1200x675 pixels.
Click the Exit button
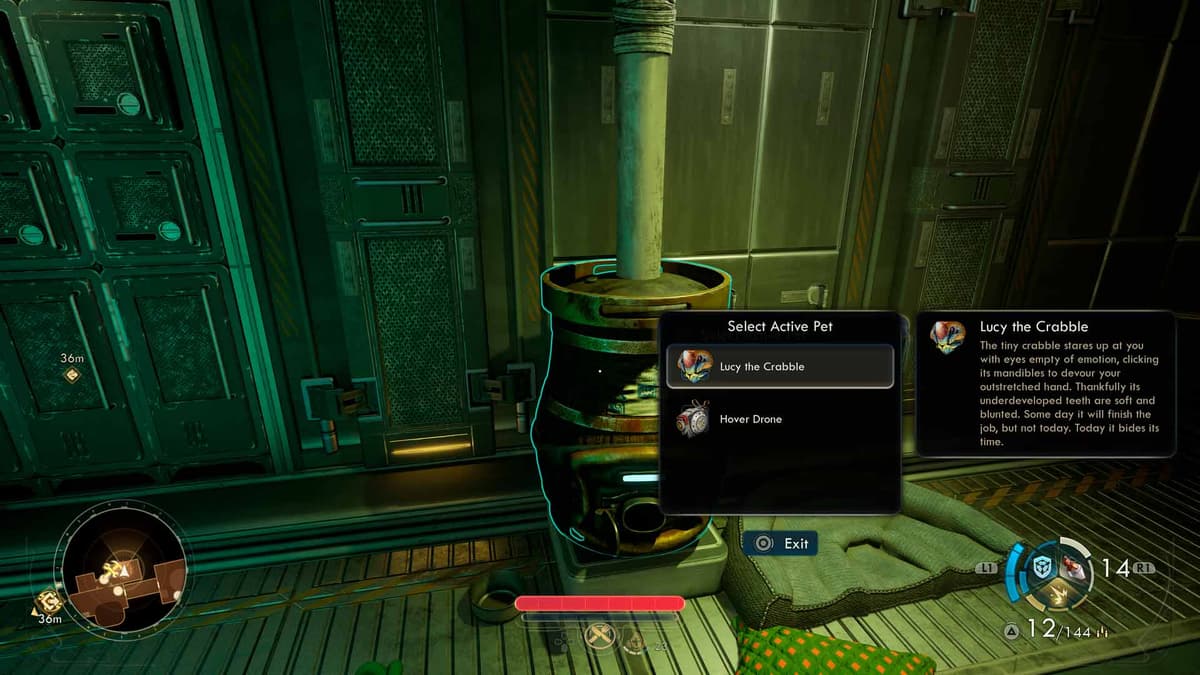pos(781,543)
